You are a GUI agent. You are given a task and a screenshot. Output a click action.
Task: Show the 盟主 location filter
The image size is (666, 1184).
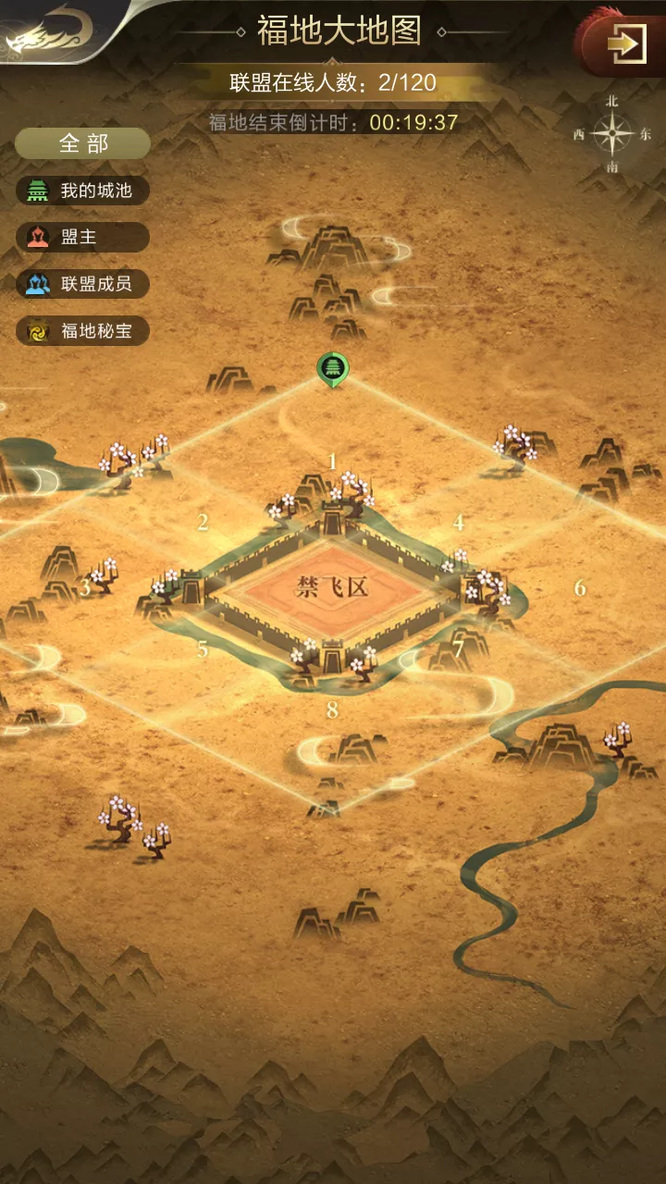tap(83, 237)
